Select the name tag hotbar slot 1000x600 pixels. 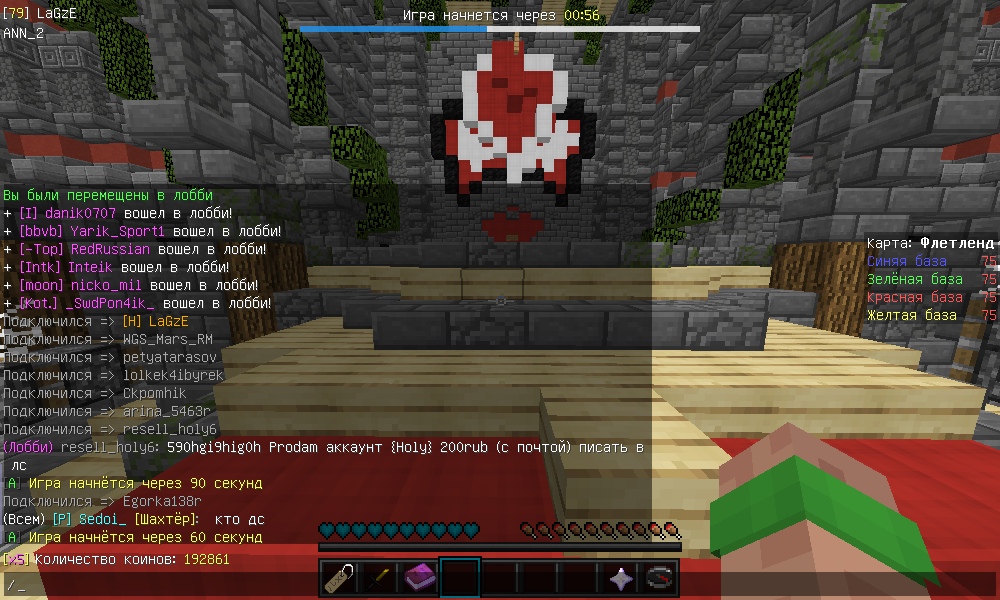pyautogui.click(x=340, y=577)
